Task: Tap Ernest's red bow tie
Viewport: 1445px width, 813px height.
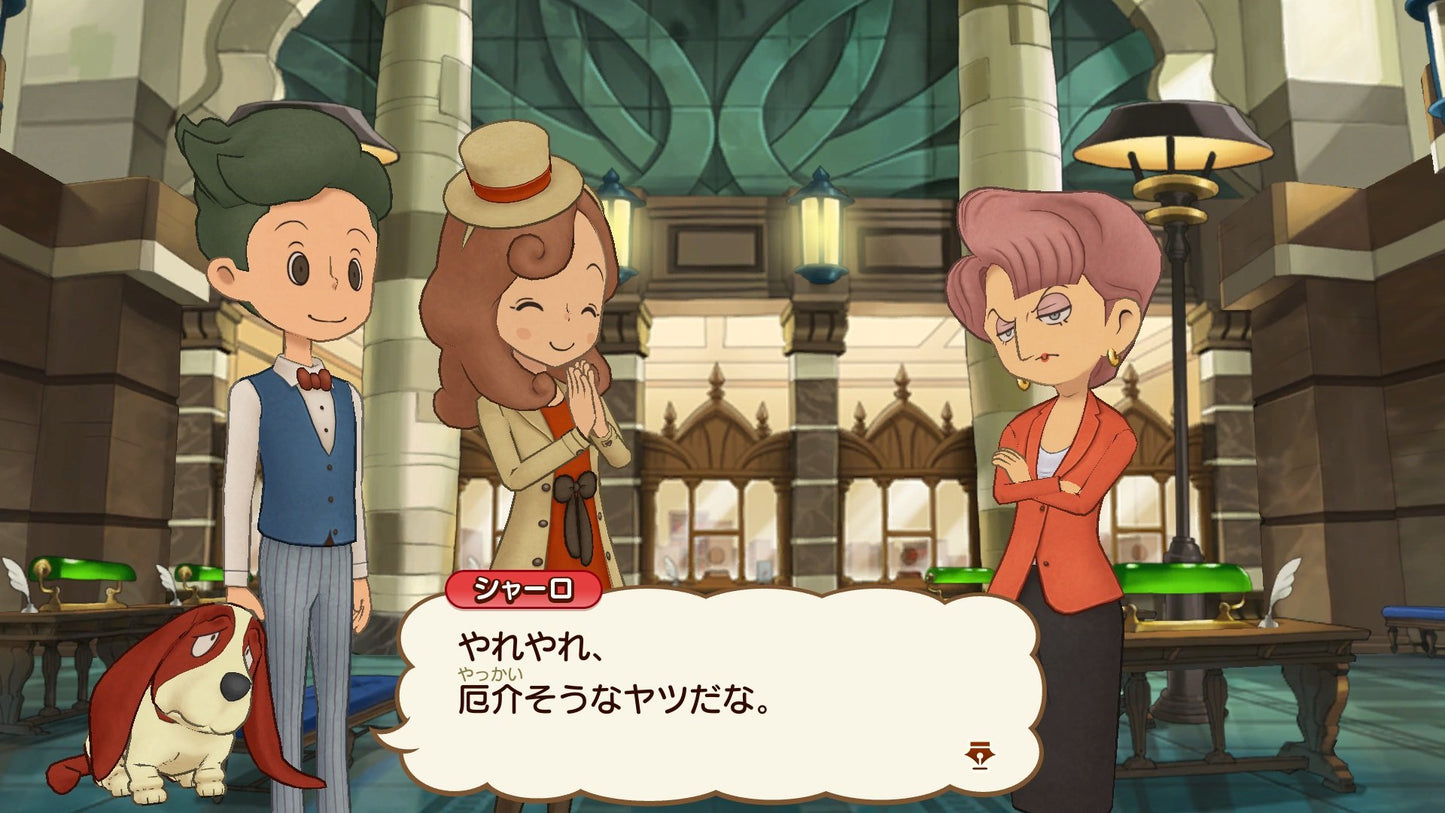Action: coord(315,378)
